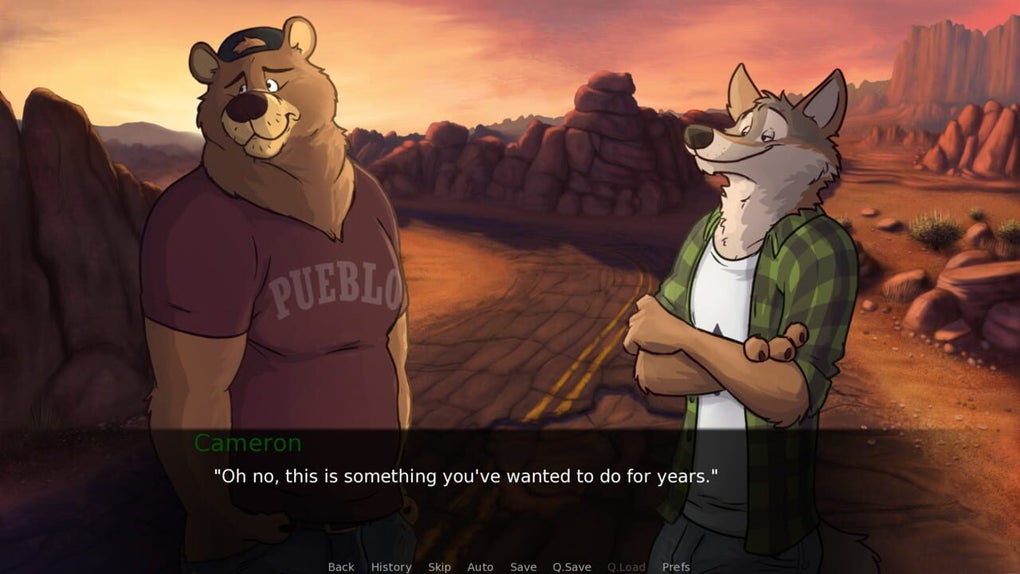Toggle Auto-advance mode
The height and width of the screenshot is (574, 1020).
[480, 567]
